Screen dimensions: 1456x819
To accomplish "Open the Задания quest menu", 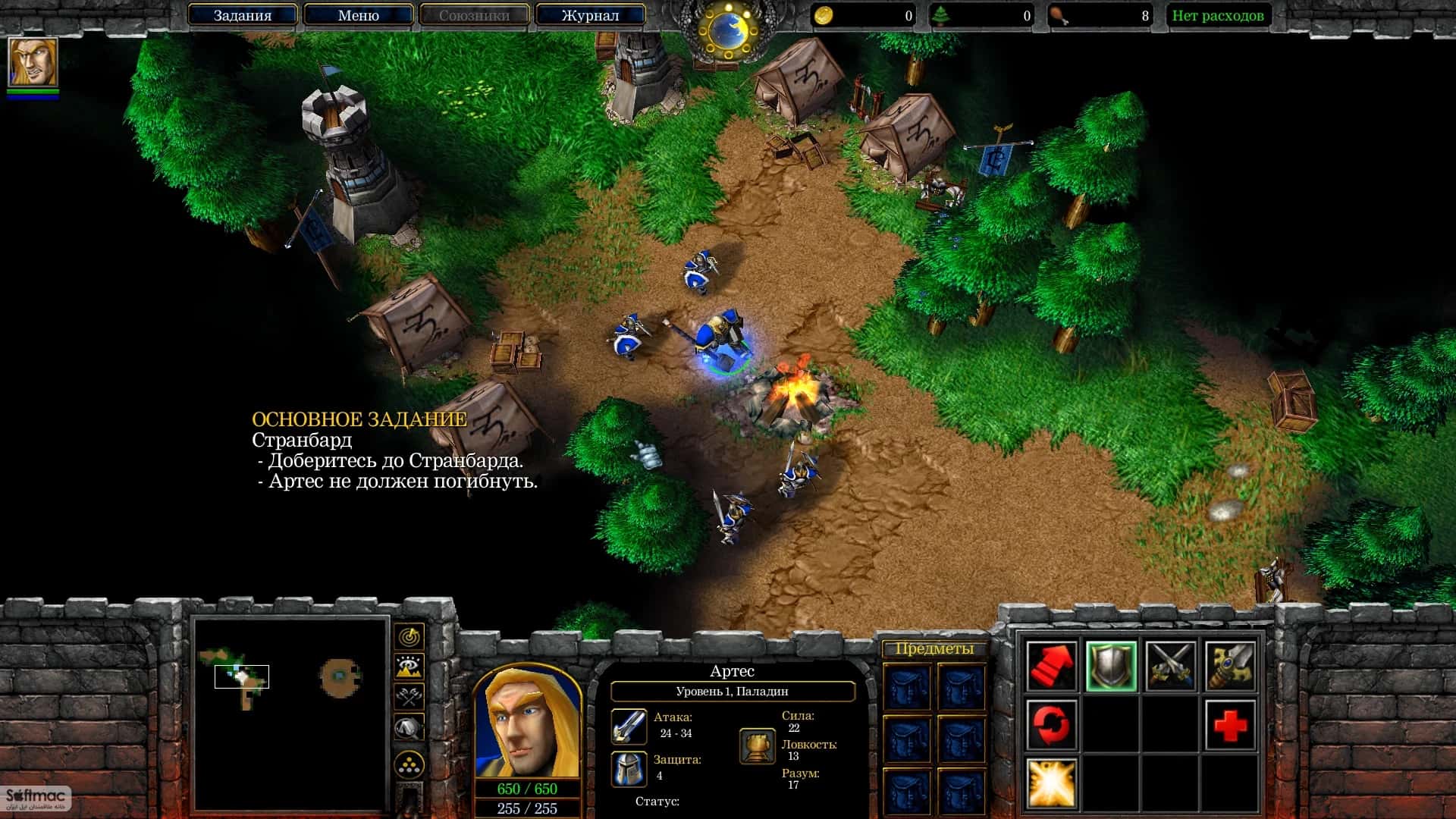I will tap(243, 14).
